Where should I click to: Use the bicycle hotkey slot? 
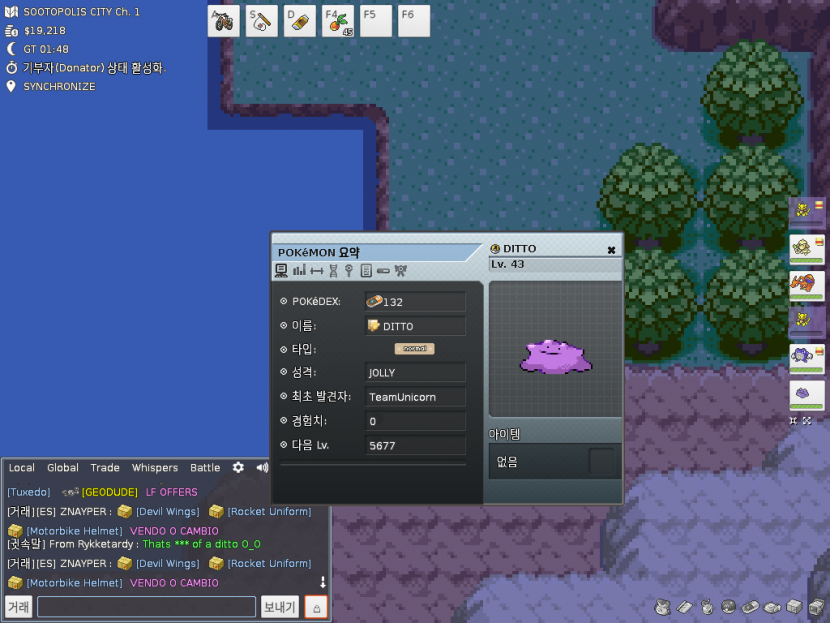point(224,21)
